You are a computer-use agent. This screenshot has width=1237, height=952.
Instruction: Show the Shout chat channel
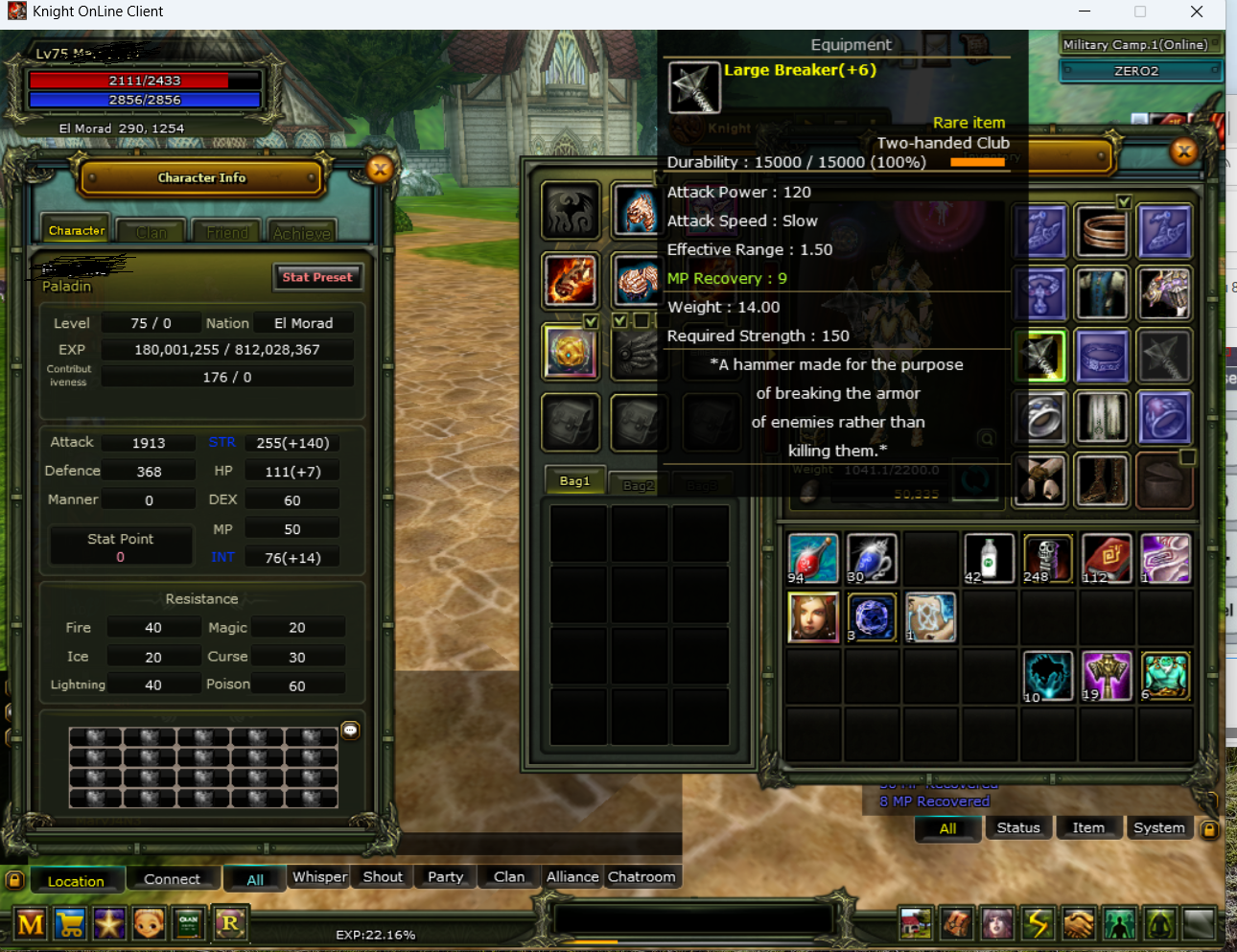pos(383,877)
